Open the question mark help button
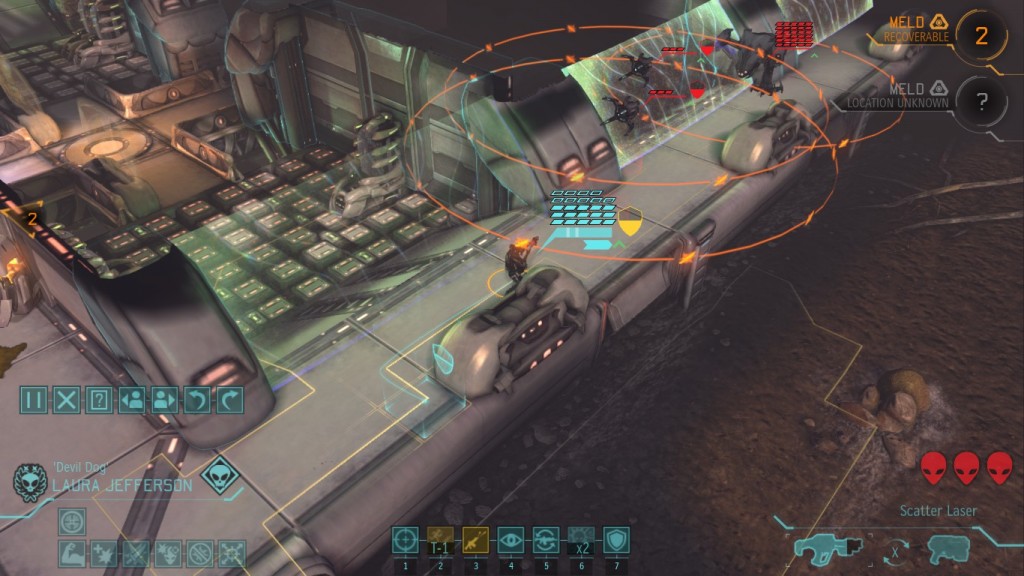1024x576 pixels. [x=98, y=400]
